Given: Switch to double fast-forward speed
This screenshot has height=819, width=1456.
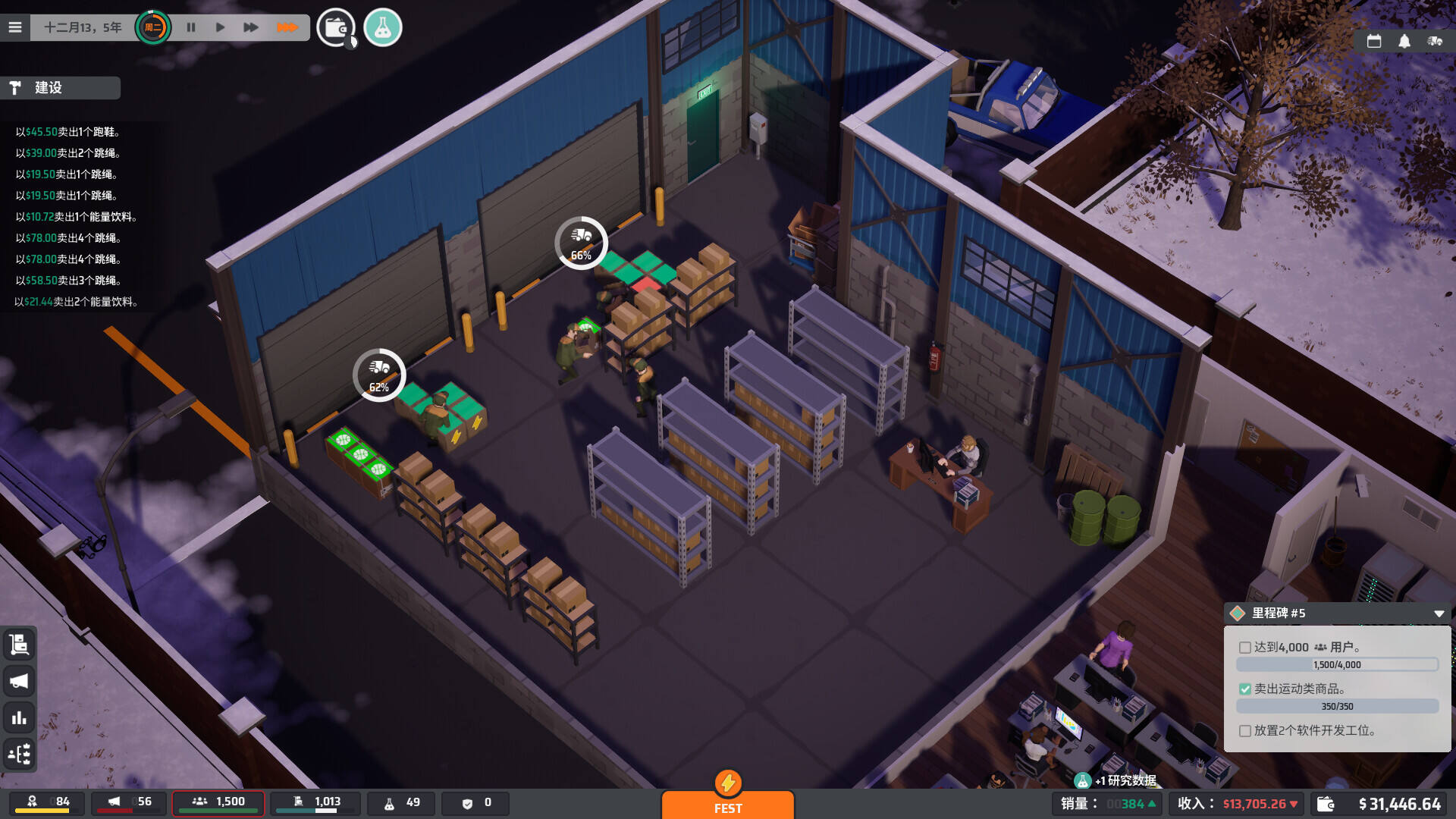Looking at the screenshot, I should (250, 28).
